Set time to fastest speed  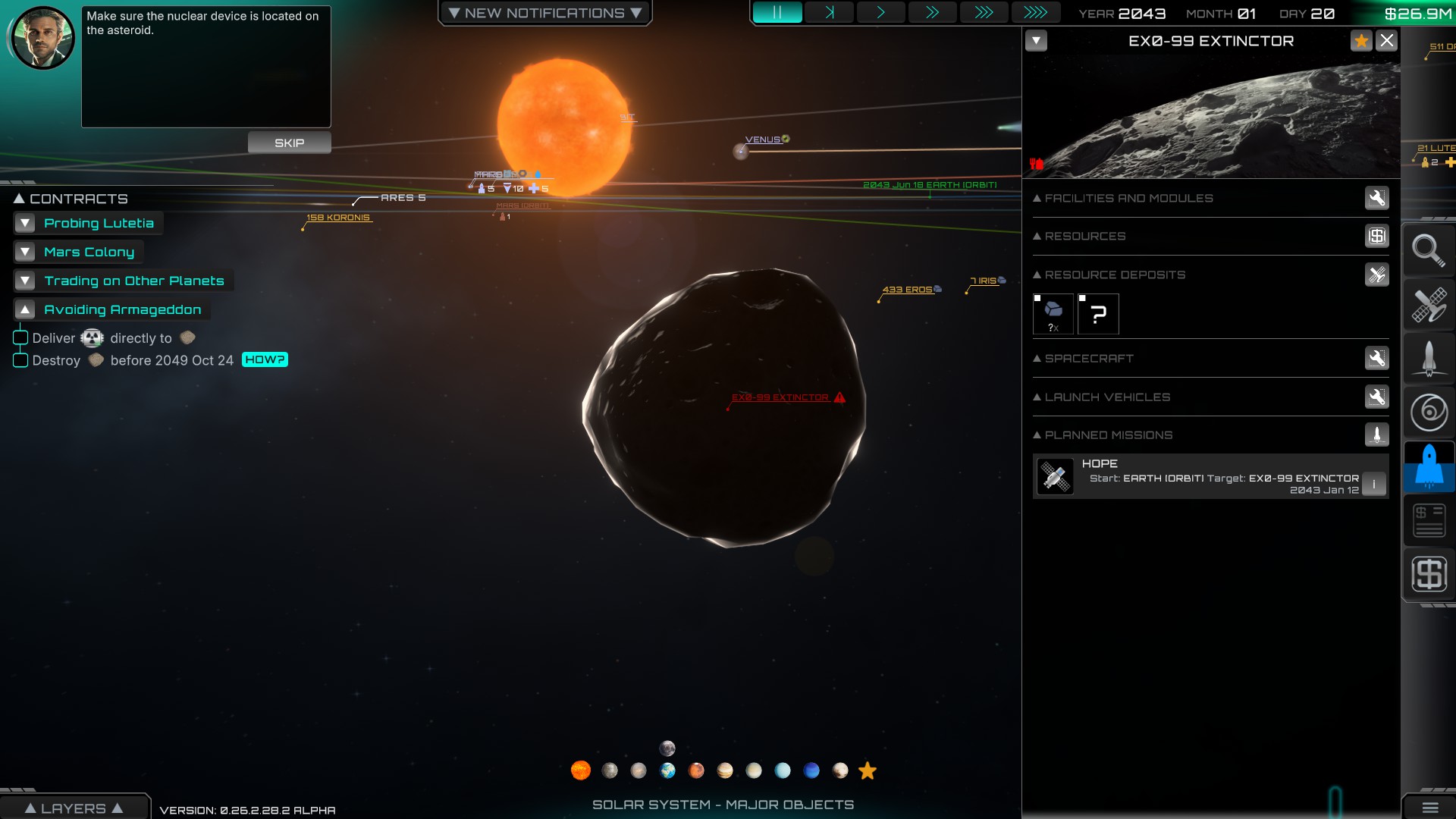click(x=1034, y=13)
